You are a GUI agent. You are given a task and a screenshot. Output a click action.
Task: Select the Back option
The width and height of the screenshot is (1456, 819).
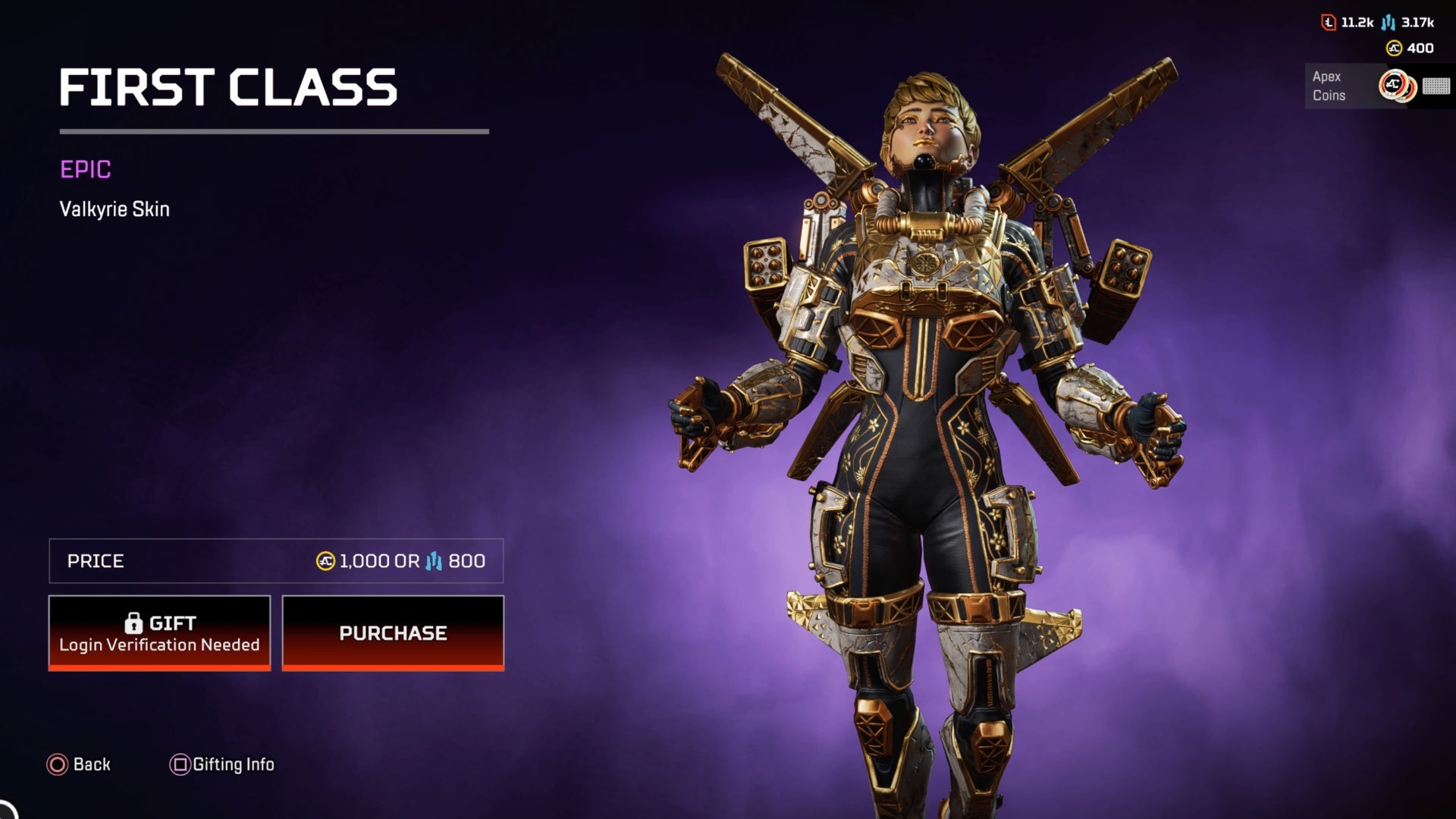coord(80,764)
